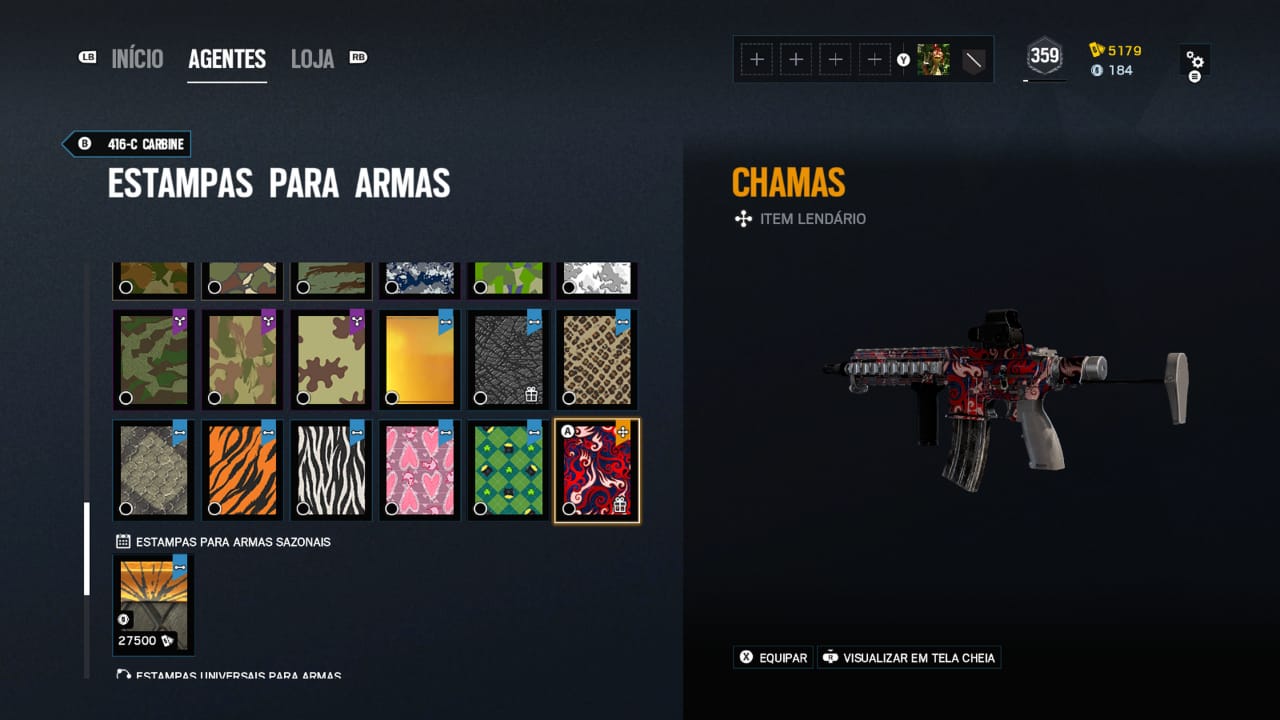Open the settings gear icon
This screenshot has width=1280, height=720.
[x=1195, y=60]
